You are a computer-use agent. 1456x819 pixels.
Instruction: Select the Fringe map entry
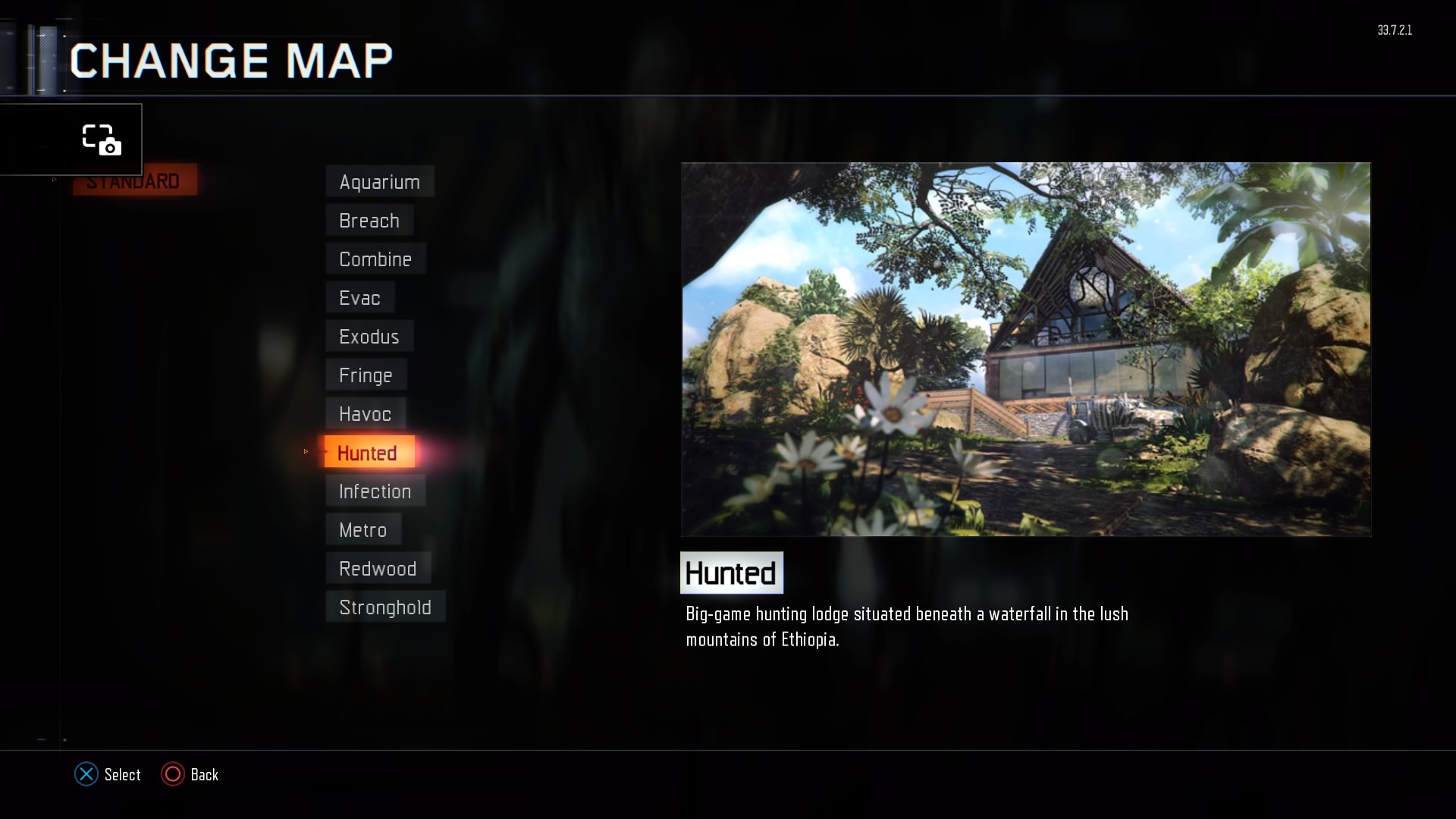click(366, 375)
